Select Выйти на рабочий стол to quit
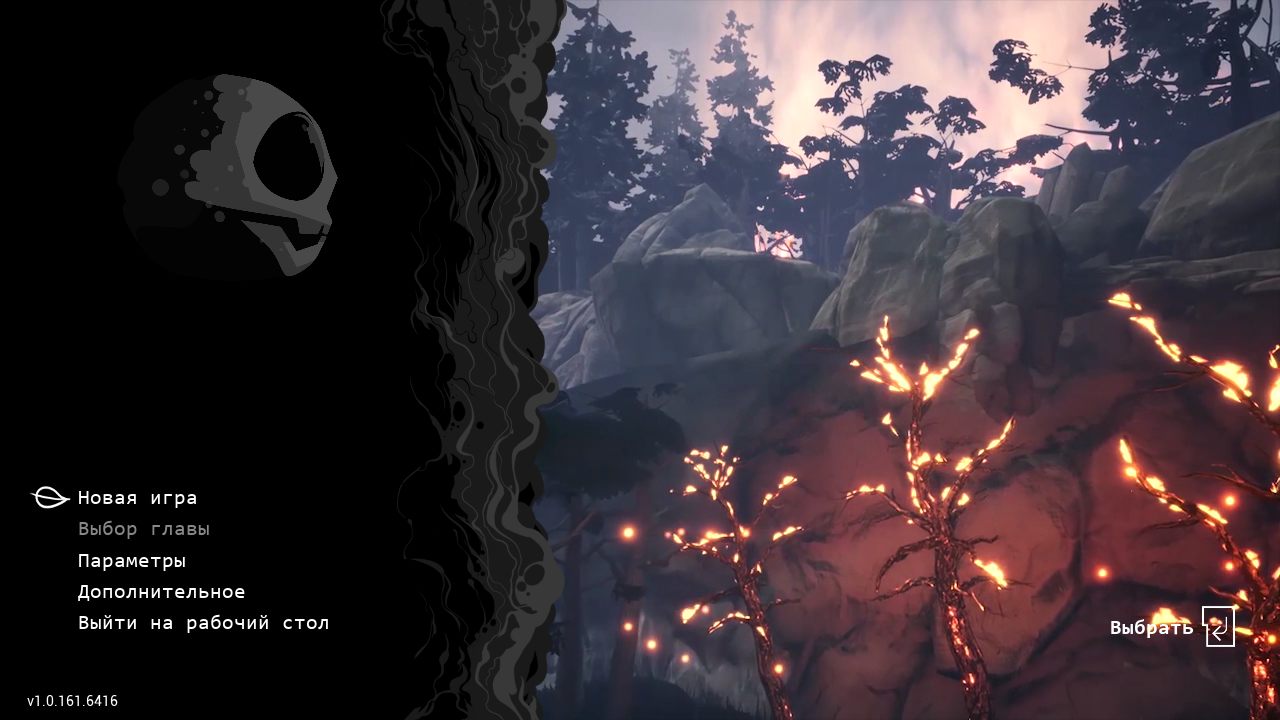Image resolution: width=1280 pixels, height=720 pixels. (203, 623)
